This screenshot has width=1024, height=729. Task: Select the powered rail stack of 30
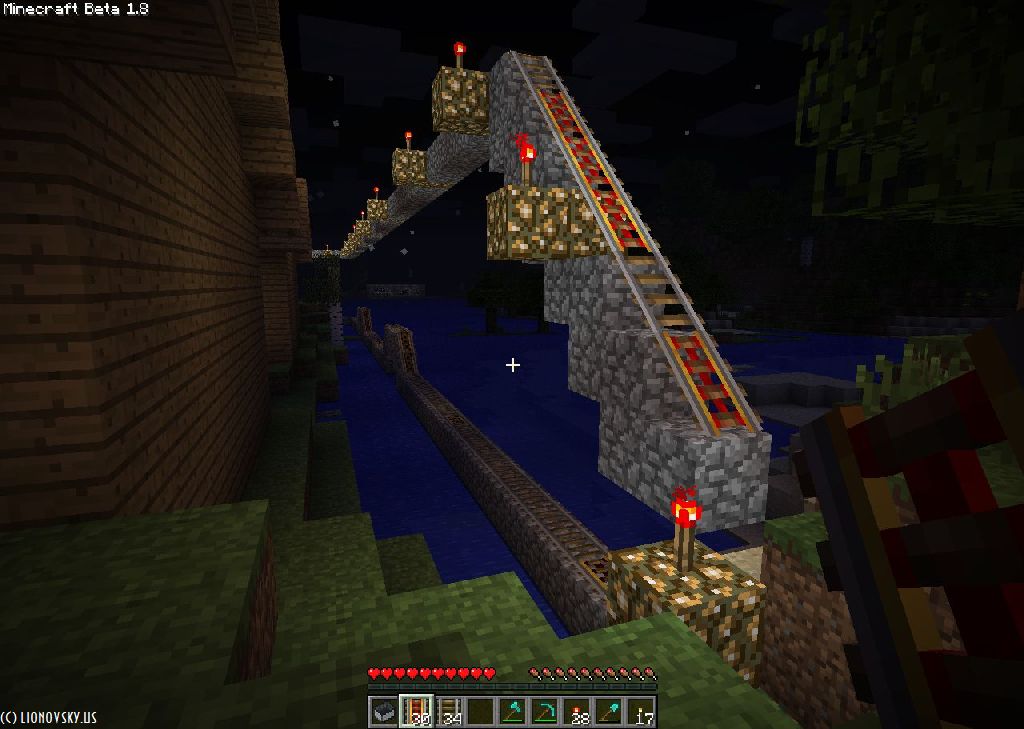point(416,712)
